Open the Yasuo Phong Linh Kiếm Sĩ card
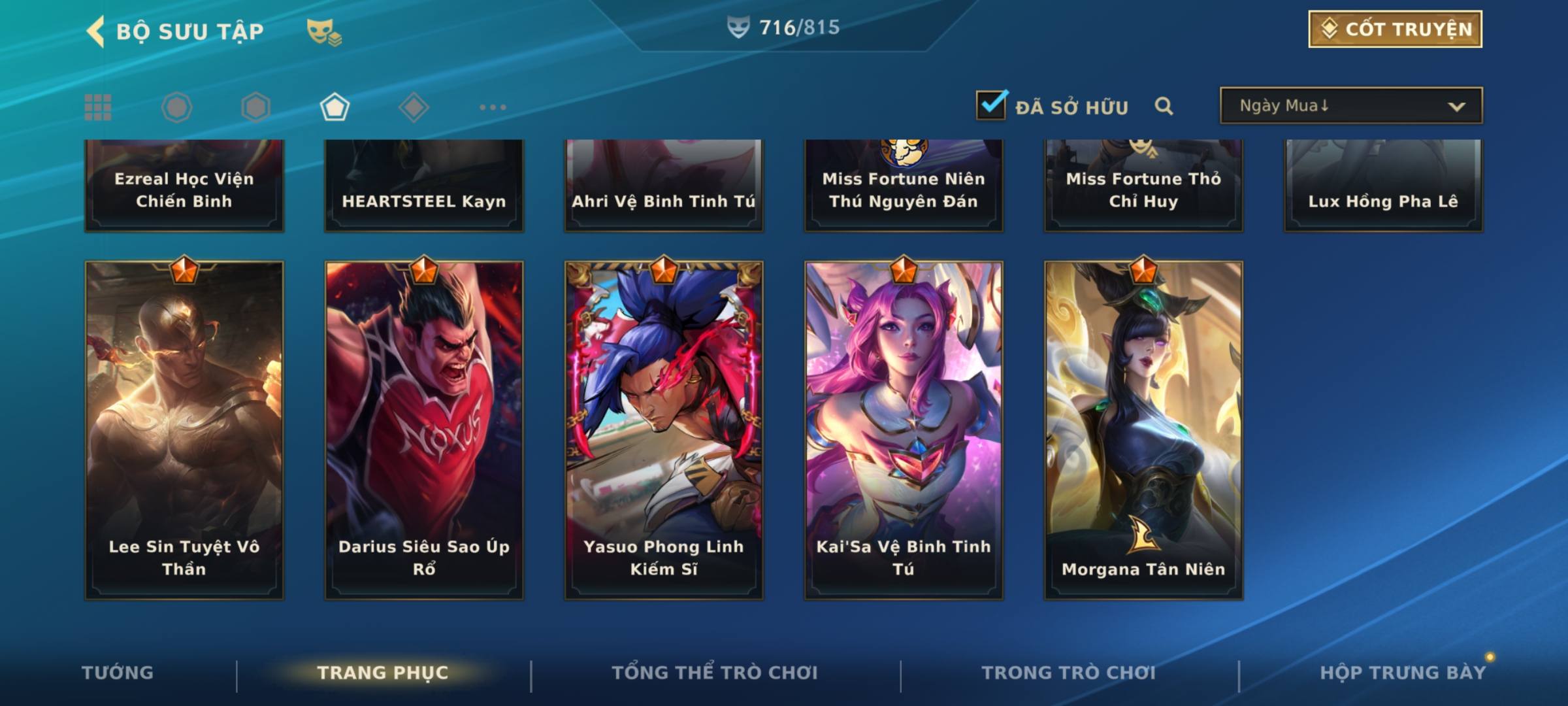The height and width of the screenshot is (706, 1568). (664, 430)
